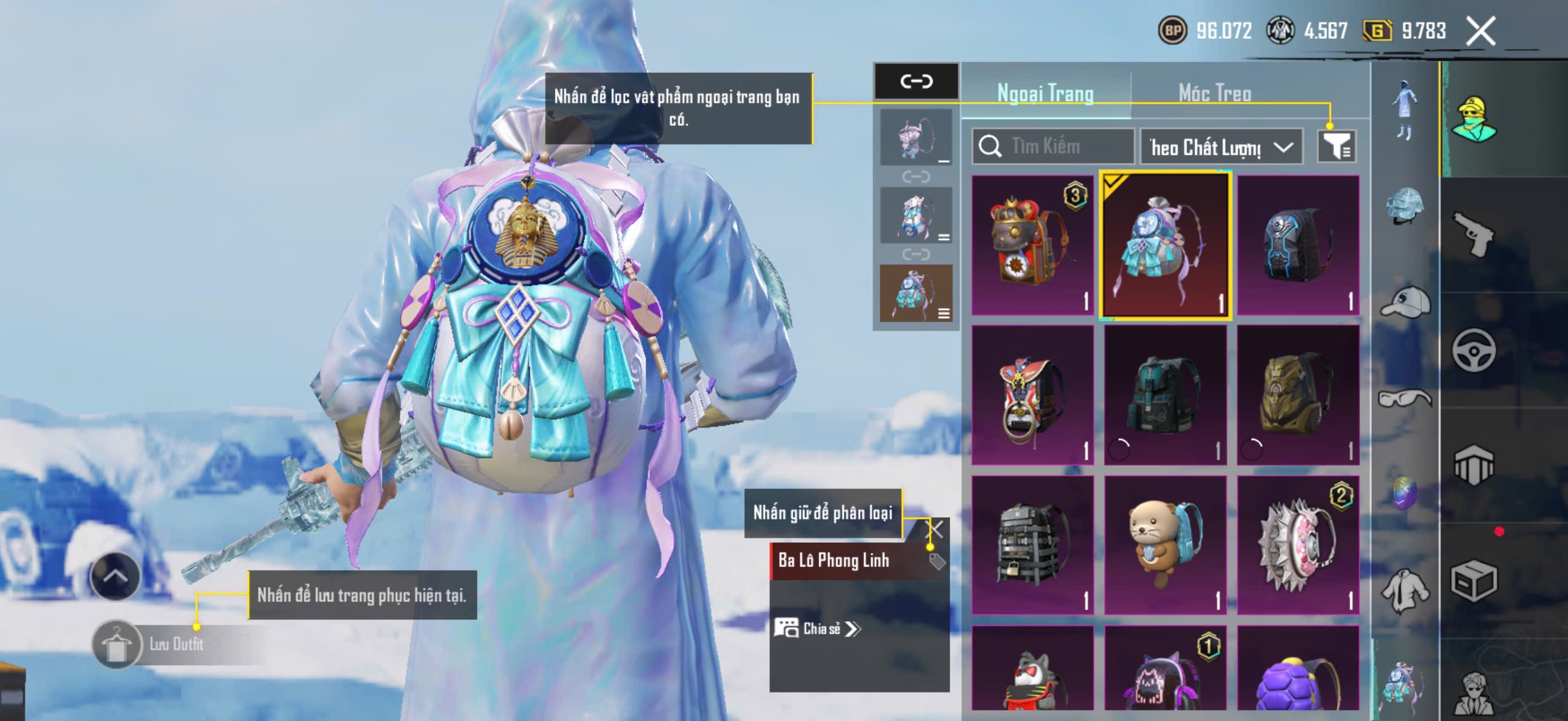The height and width of the screenshot is (721, 1568).
Task: Switch to the Móc Treo tab
Action: click(1215, 93)
